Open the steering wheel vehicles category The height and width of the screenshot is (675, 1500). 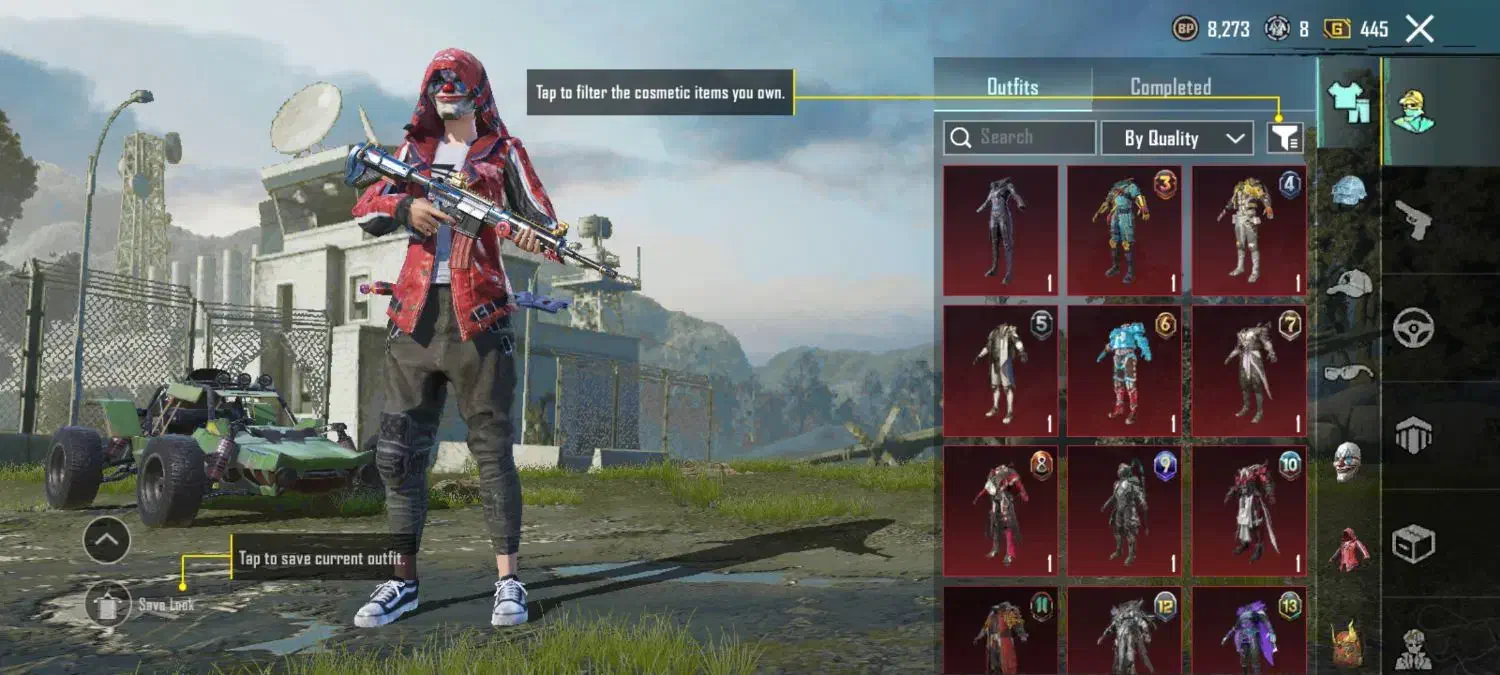[x=1414, y=327]
